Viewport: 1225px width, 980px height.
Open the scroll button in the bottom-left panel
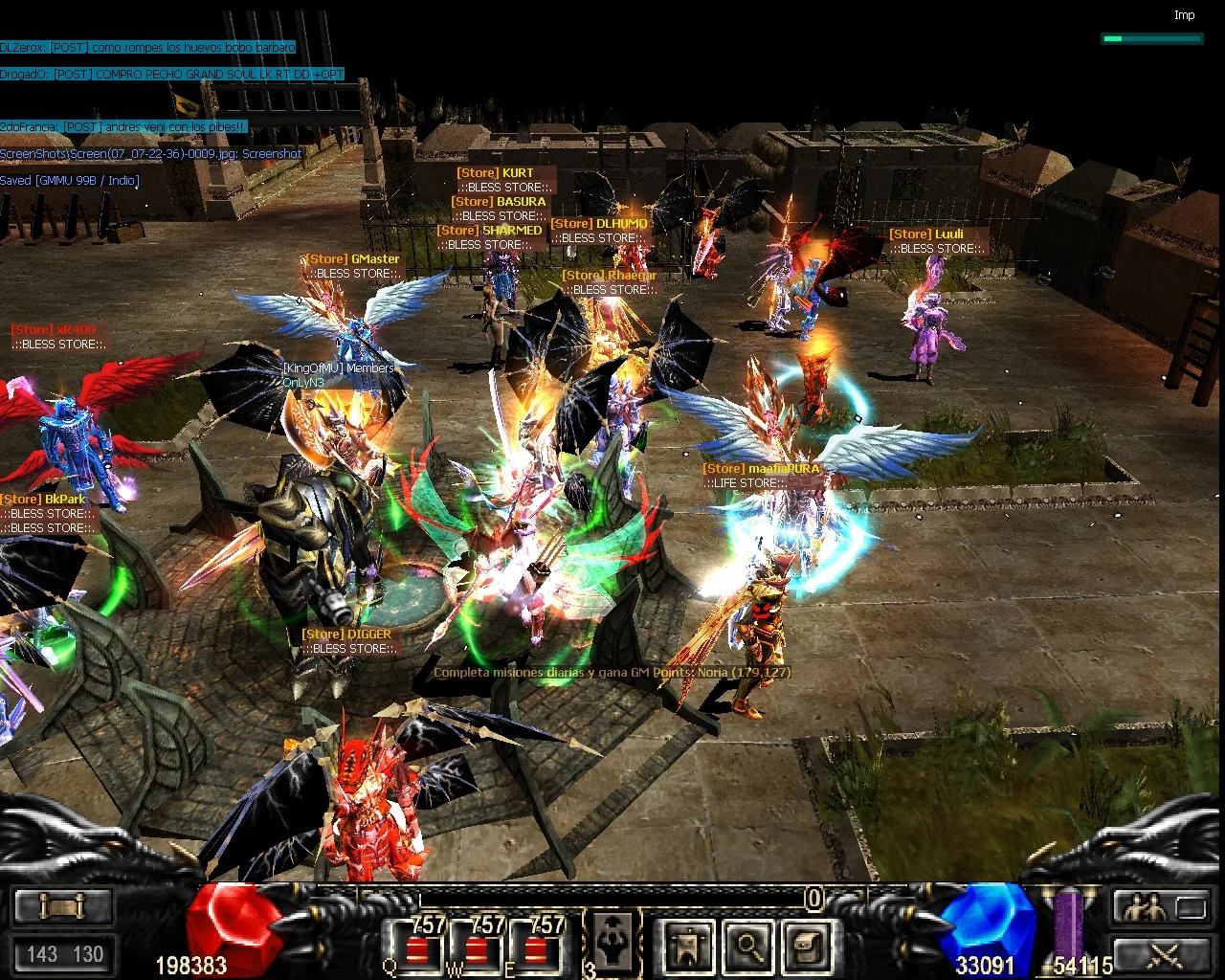(63, 905)
